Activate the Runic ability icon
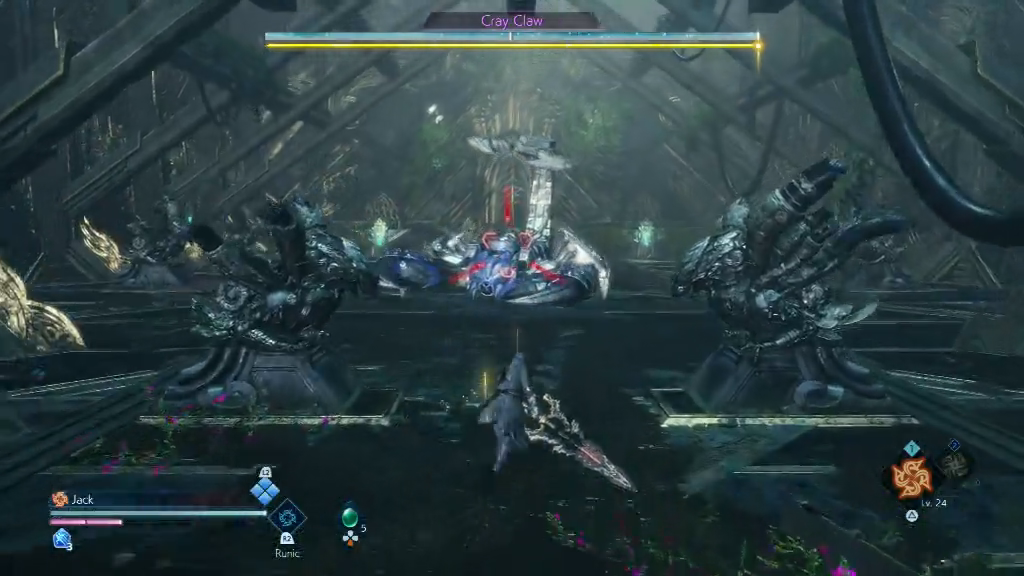 pyautogui.click(x=287, y=518)
